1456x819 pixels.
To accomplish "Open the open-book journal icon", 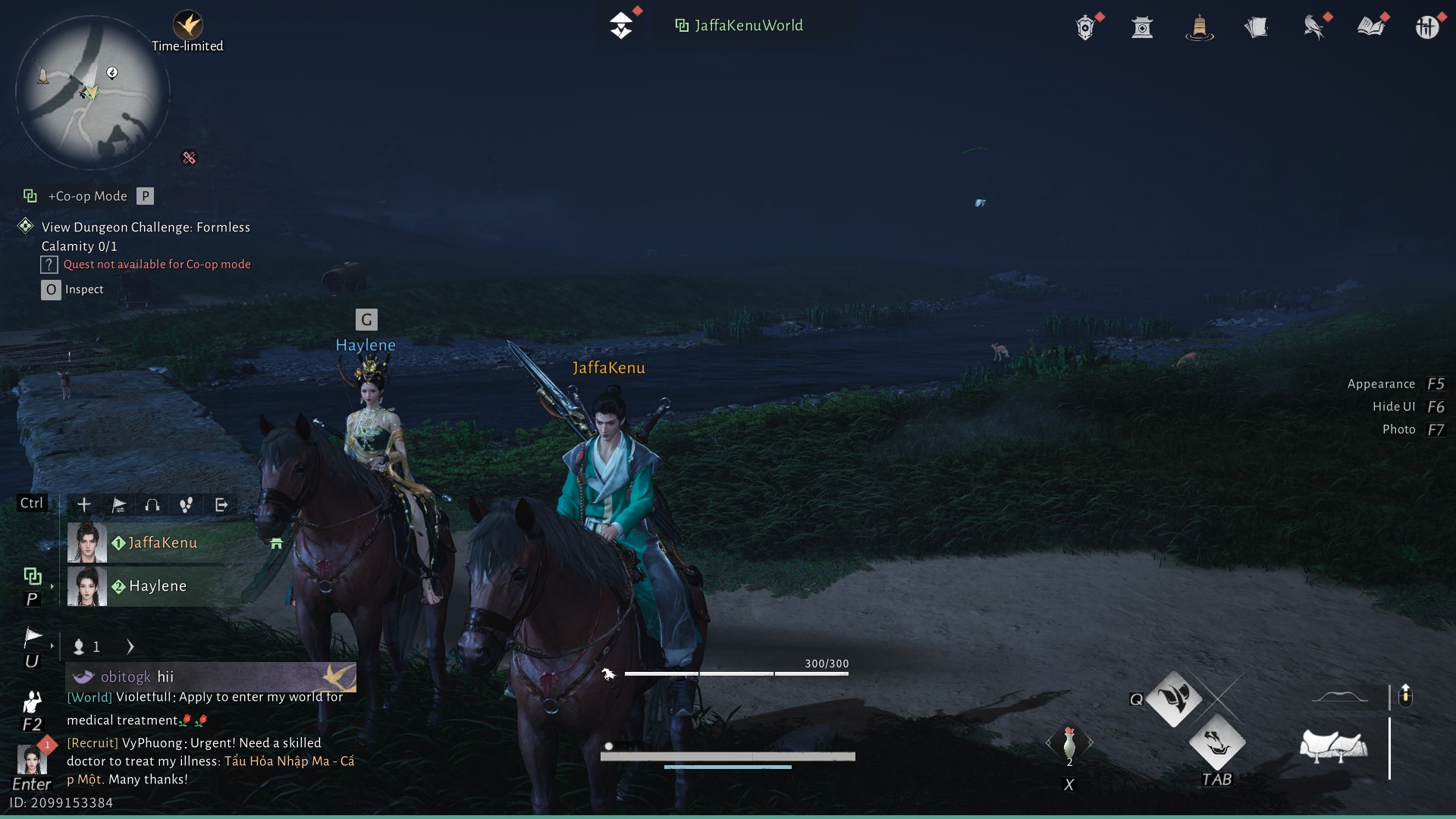I will tap(1370, 28).
